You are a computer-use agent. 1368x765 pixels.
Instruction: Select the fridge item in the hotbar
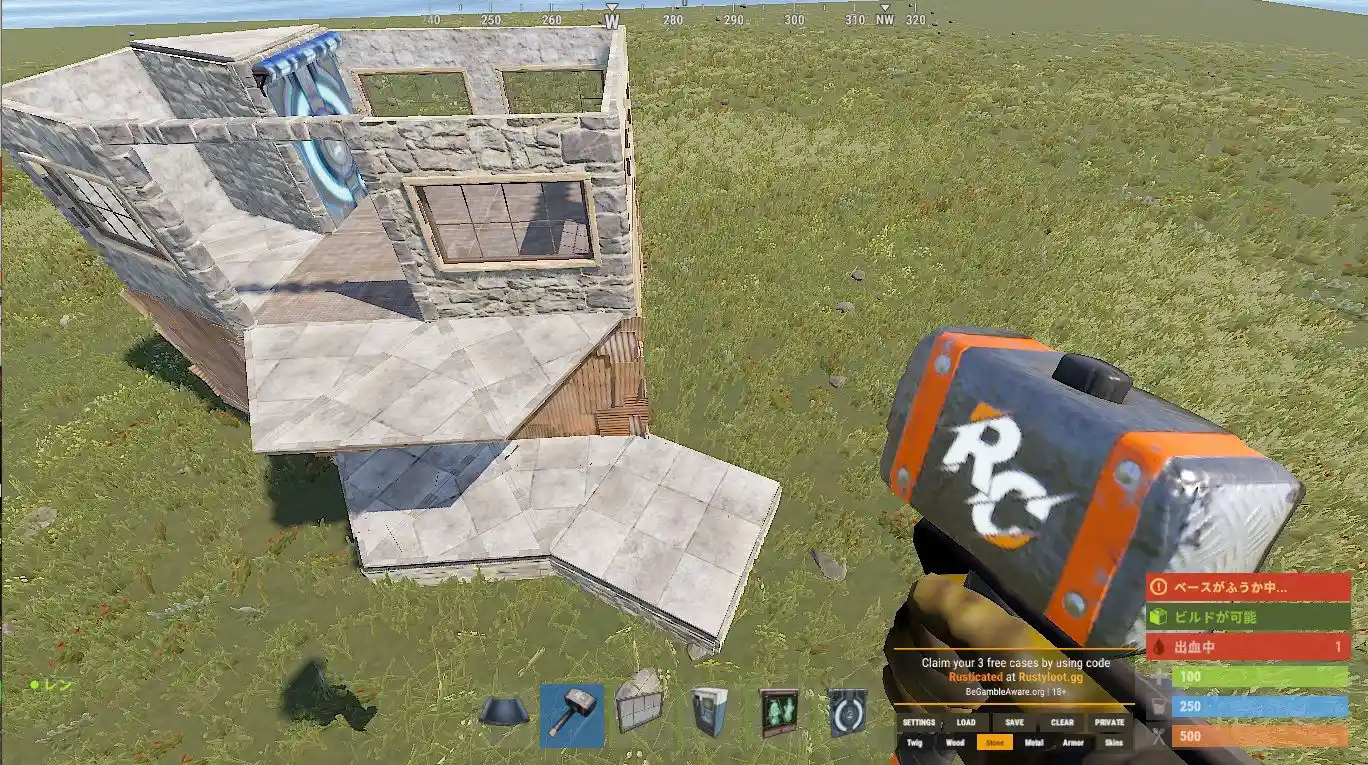[x=707, y=712]
